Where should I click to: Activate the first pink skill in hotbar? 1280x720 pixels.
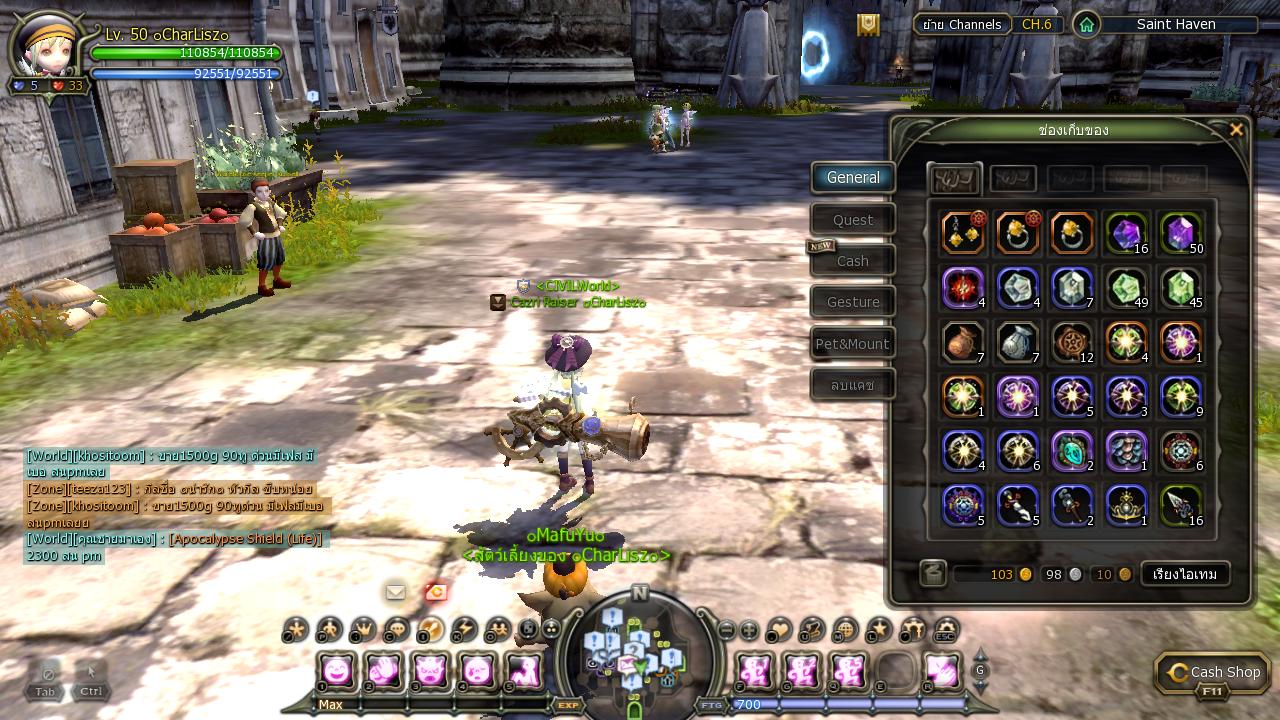point(337,670)
